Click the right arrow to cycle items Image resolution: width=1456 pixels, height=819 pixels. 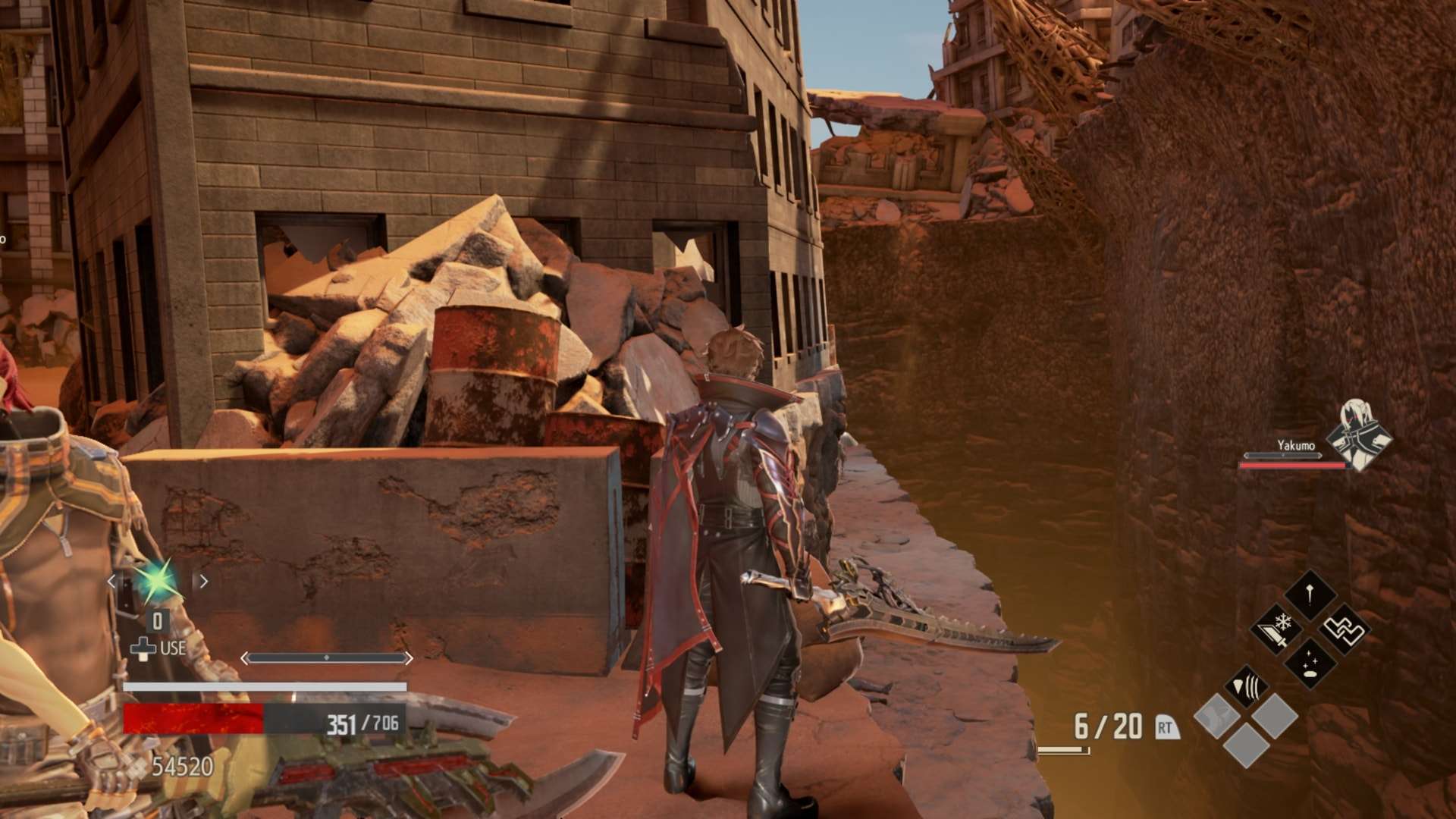tap(204, 581)
